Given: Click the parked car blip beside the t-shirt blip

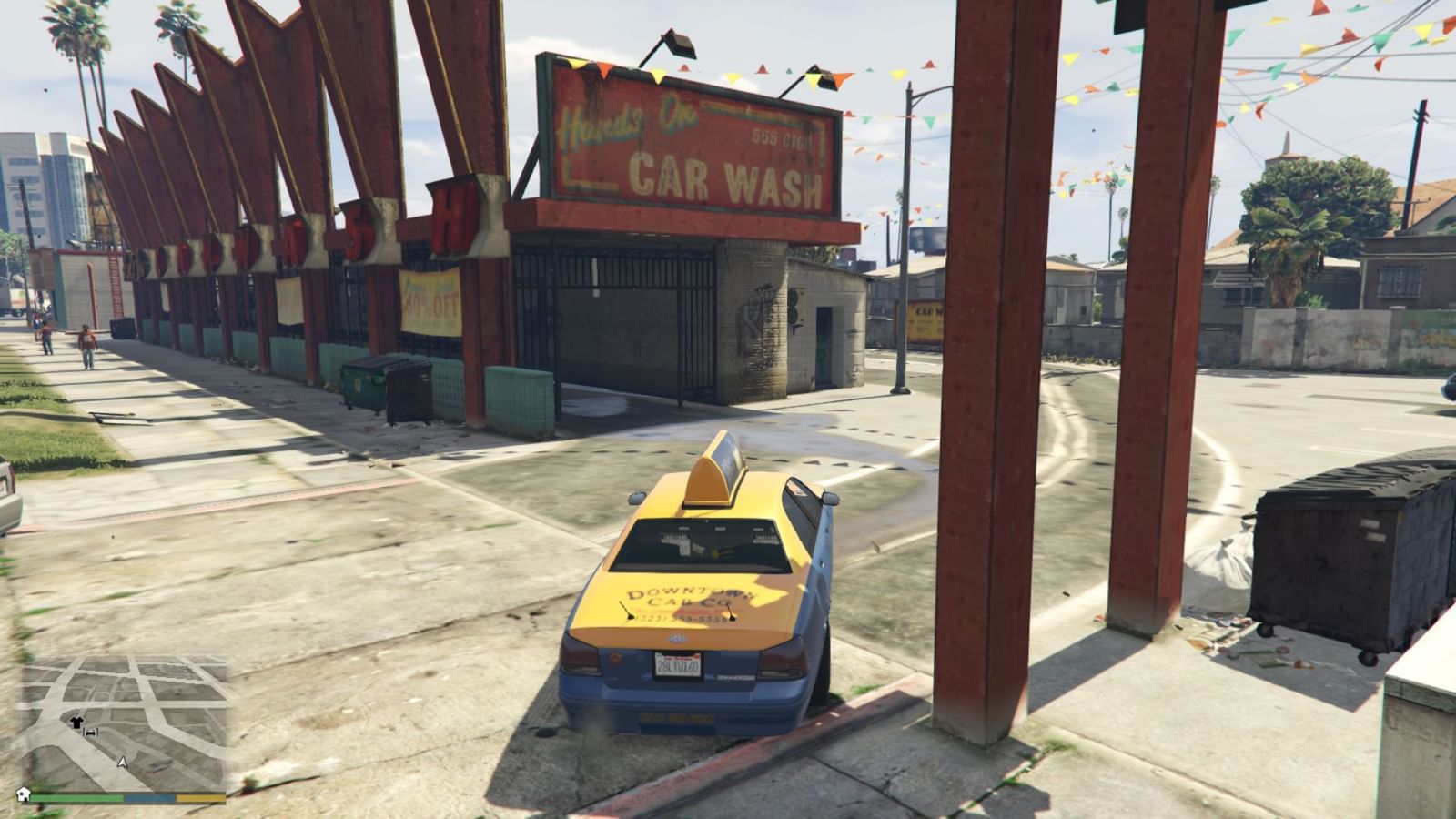Looking at the screenshot, I should 91,733.
